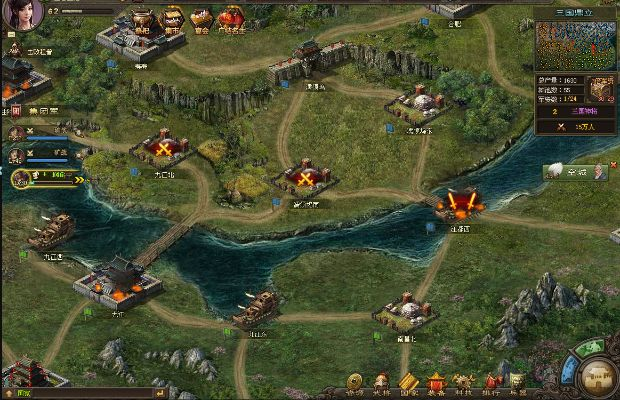Open the bronze cauldron menu icon
Viewport: 620px width, 400px height.
point(142,17)
